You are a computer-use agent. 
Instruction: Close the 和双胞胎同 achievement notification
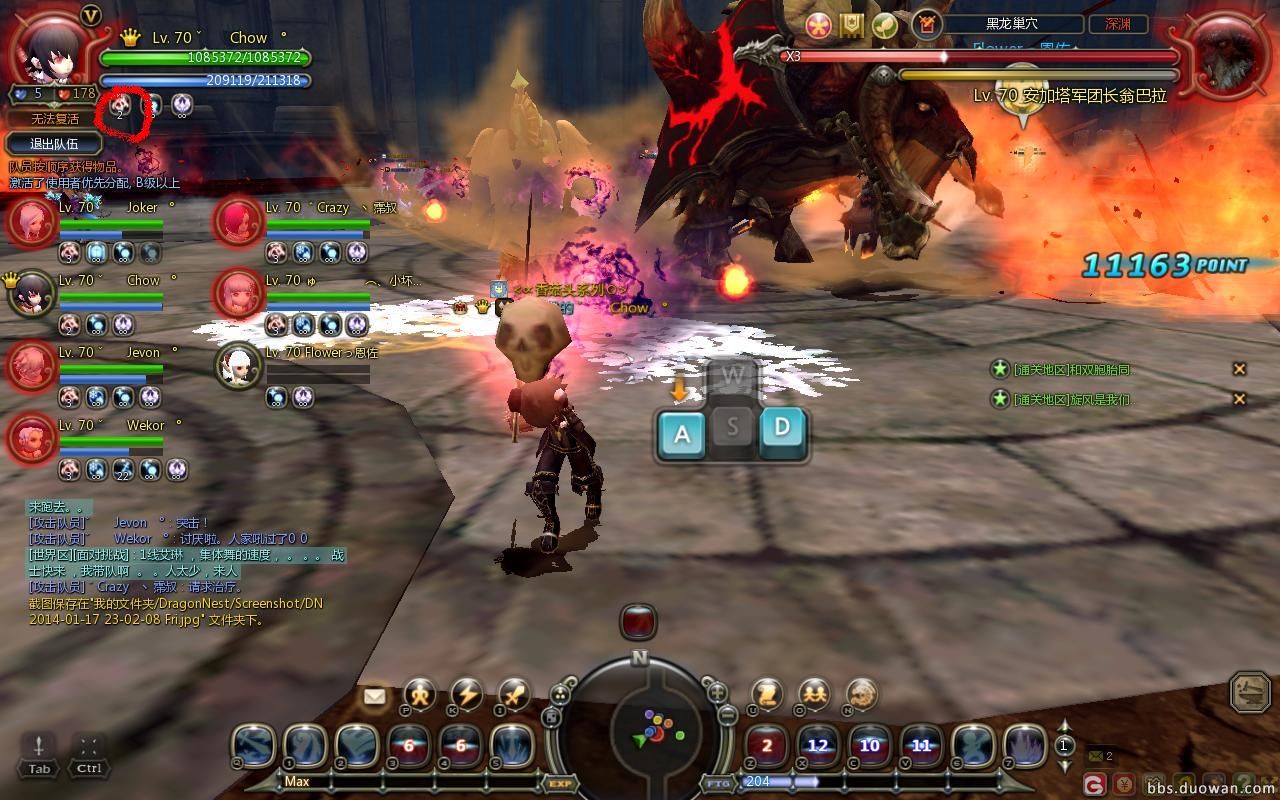pyautogui.click(x=1239, y=369)
